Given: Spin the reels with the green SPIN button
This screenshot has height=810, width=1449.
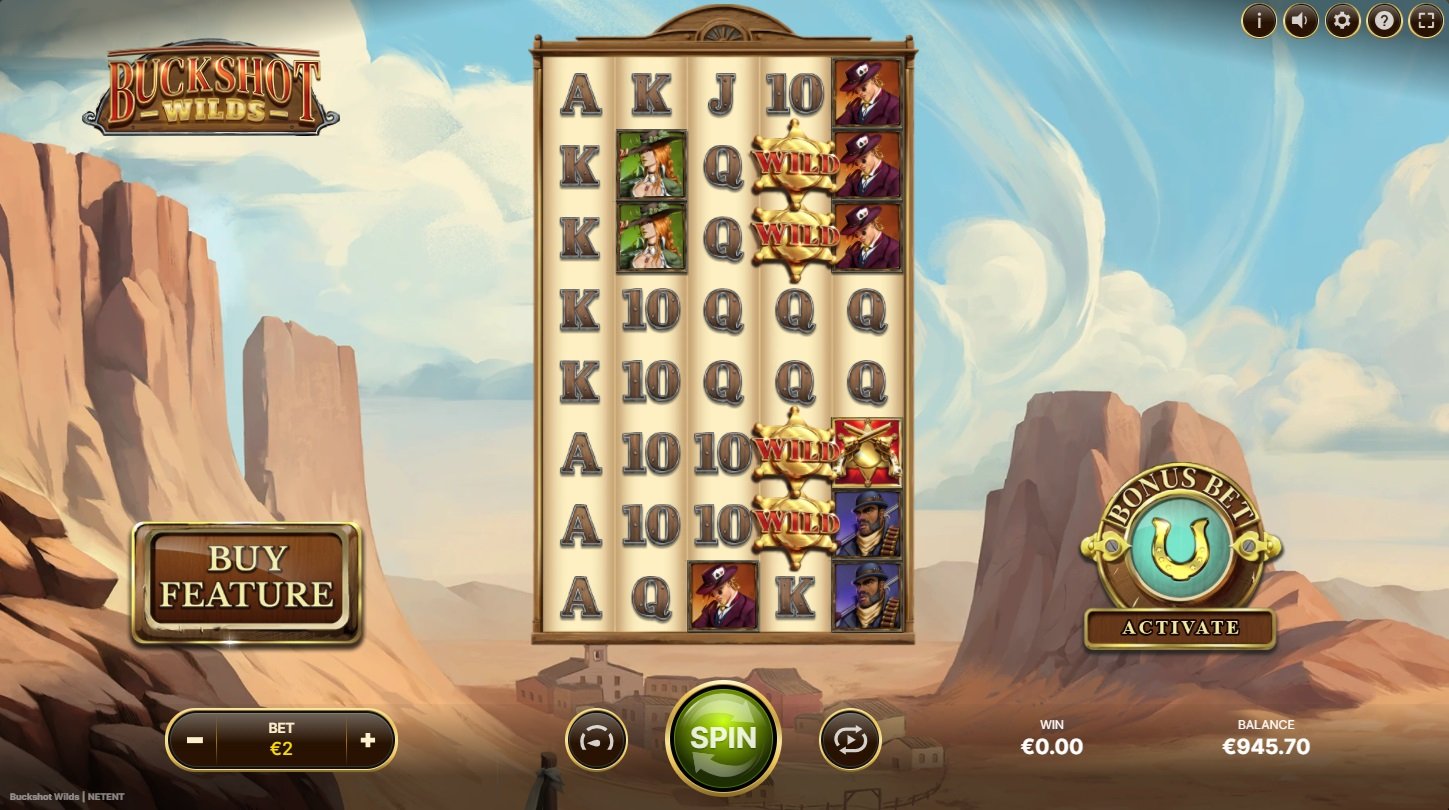Looking at the screenshot, I should pos(722,738).
